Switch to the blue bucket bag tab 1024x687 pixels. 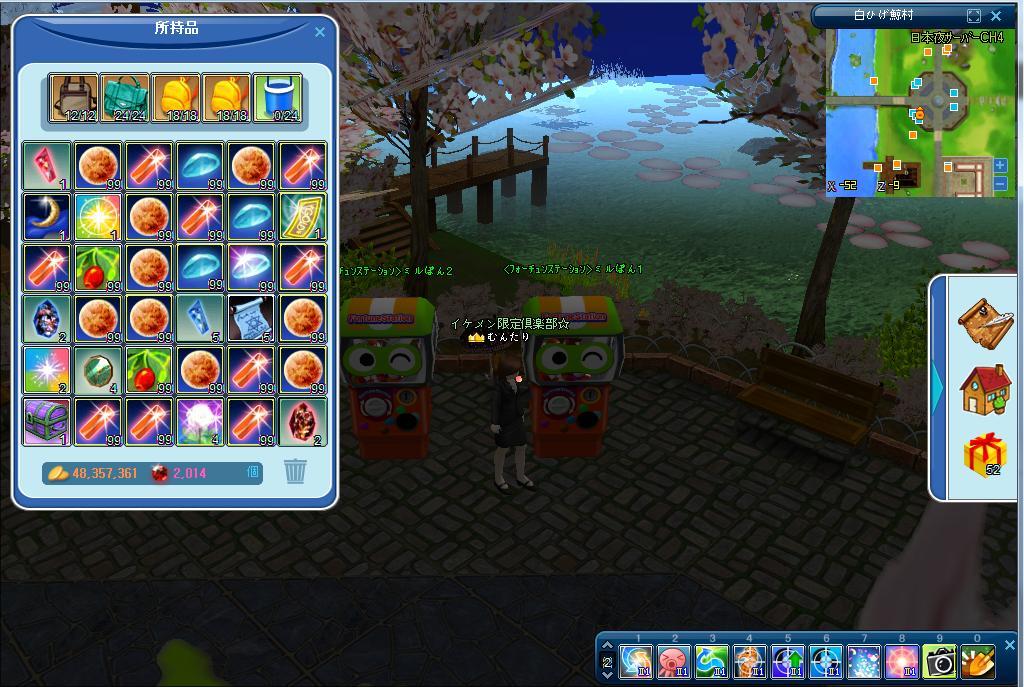[277, 99]
